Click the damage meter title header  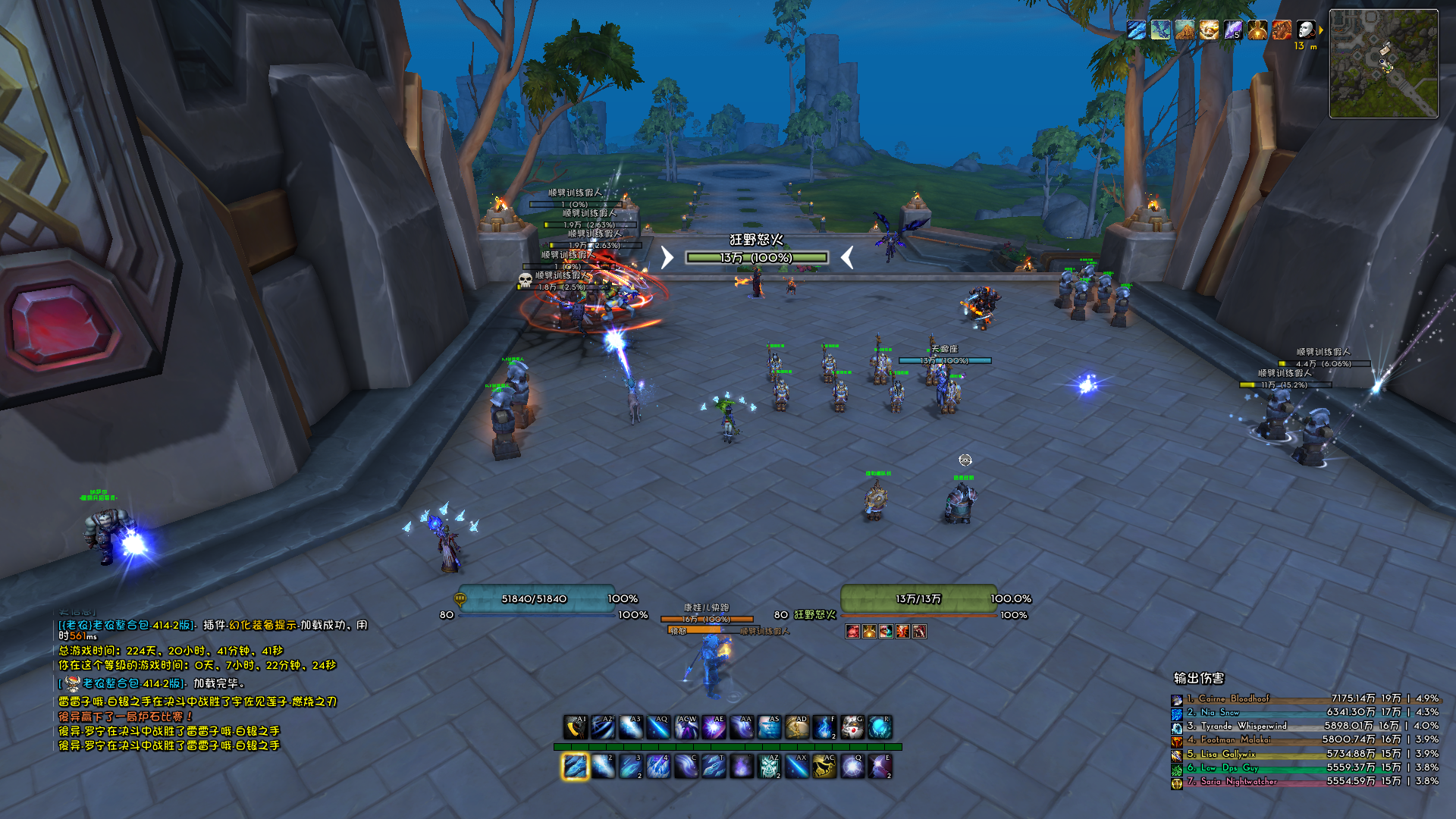(x=1199, y=678)
